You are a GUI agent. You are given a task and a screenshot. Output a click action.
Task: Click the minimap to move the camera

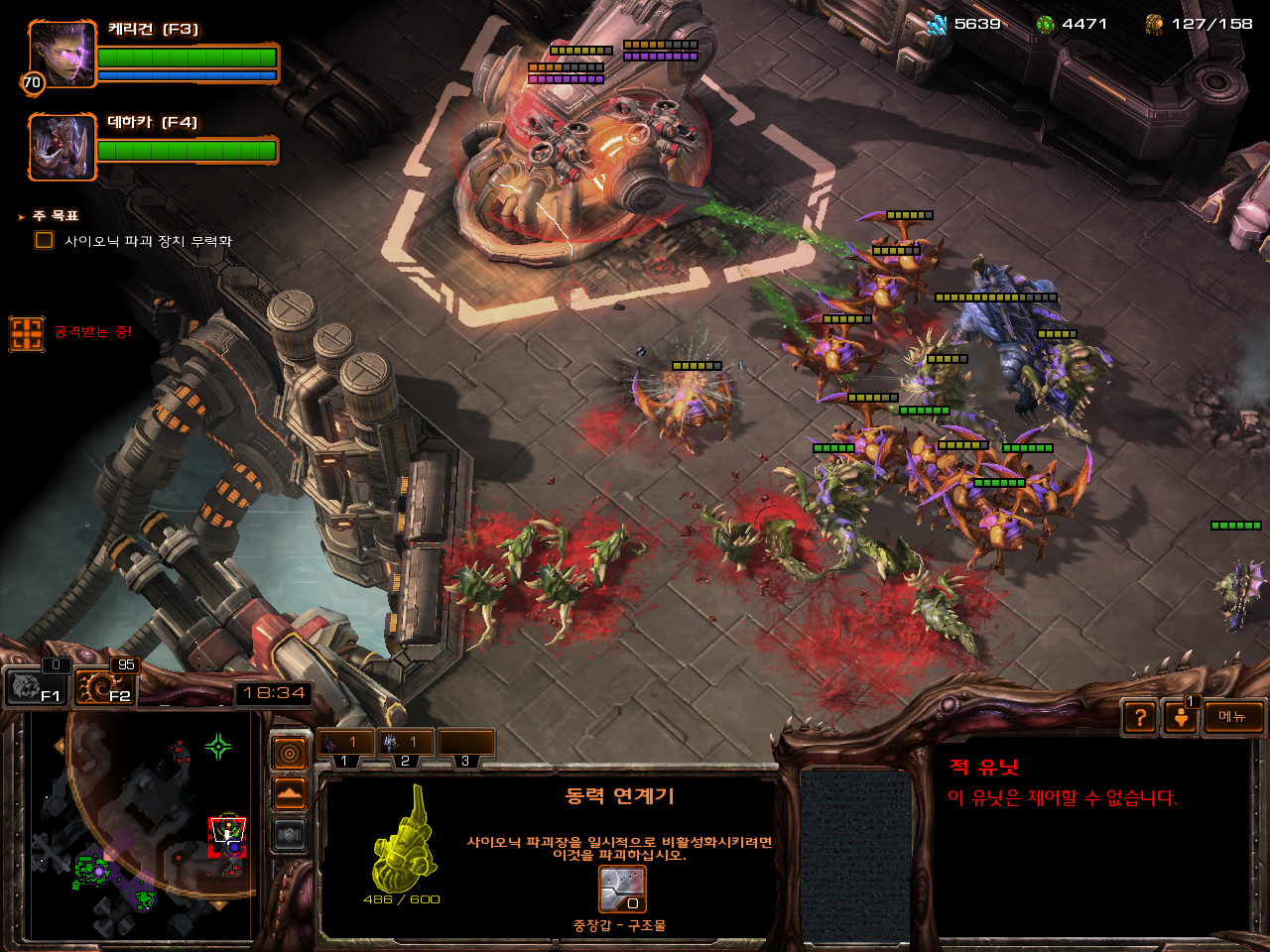tap(139, 823)
